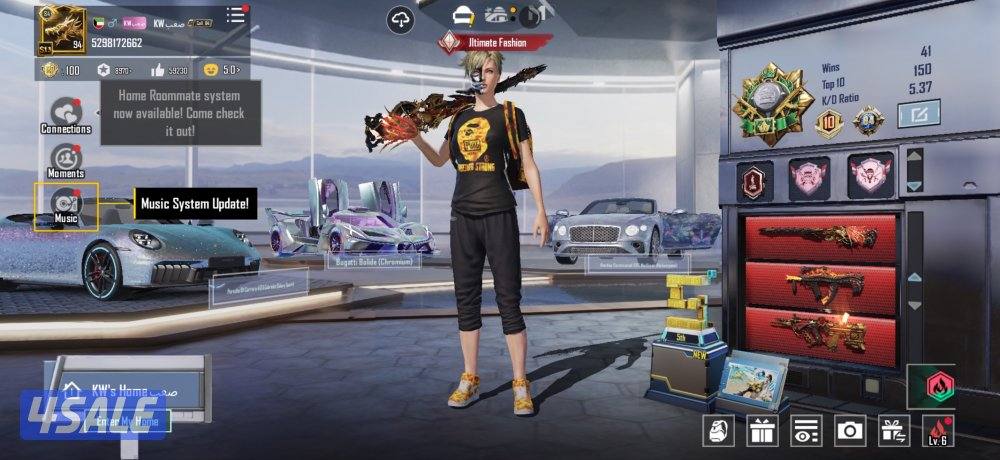Viewport: 1000px width, 460px height.
Task: Open the list menu beside the player name
Action: 236,15
